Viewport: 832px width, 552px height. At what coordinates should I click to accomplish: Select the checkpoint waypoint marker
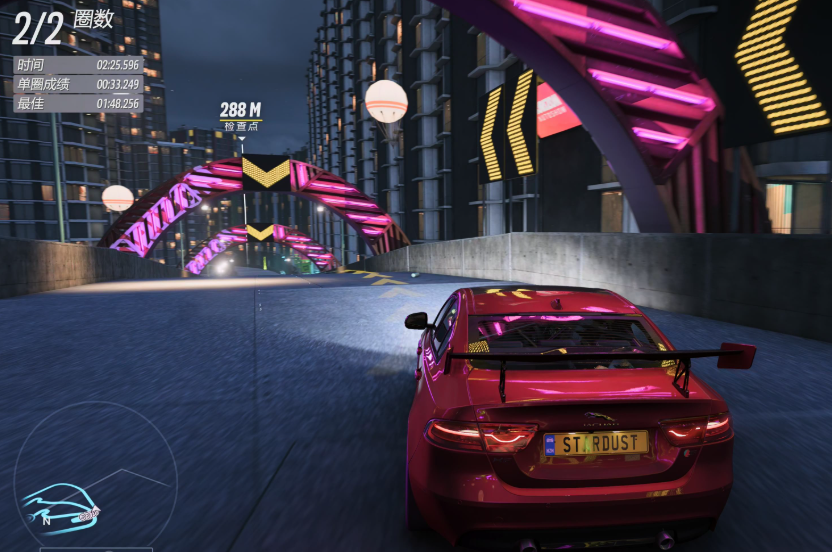point(241,116)
